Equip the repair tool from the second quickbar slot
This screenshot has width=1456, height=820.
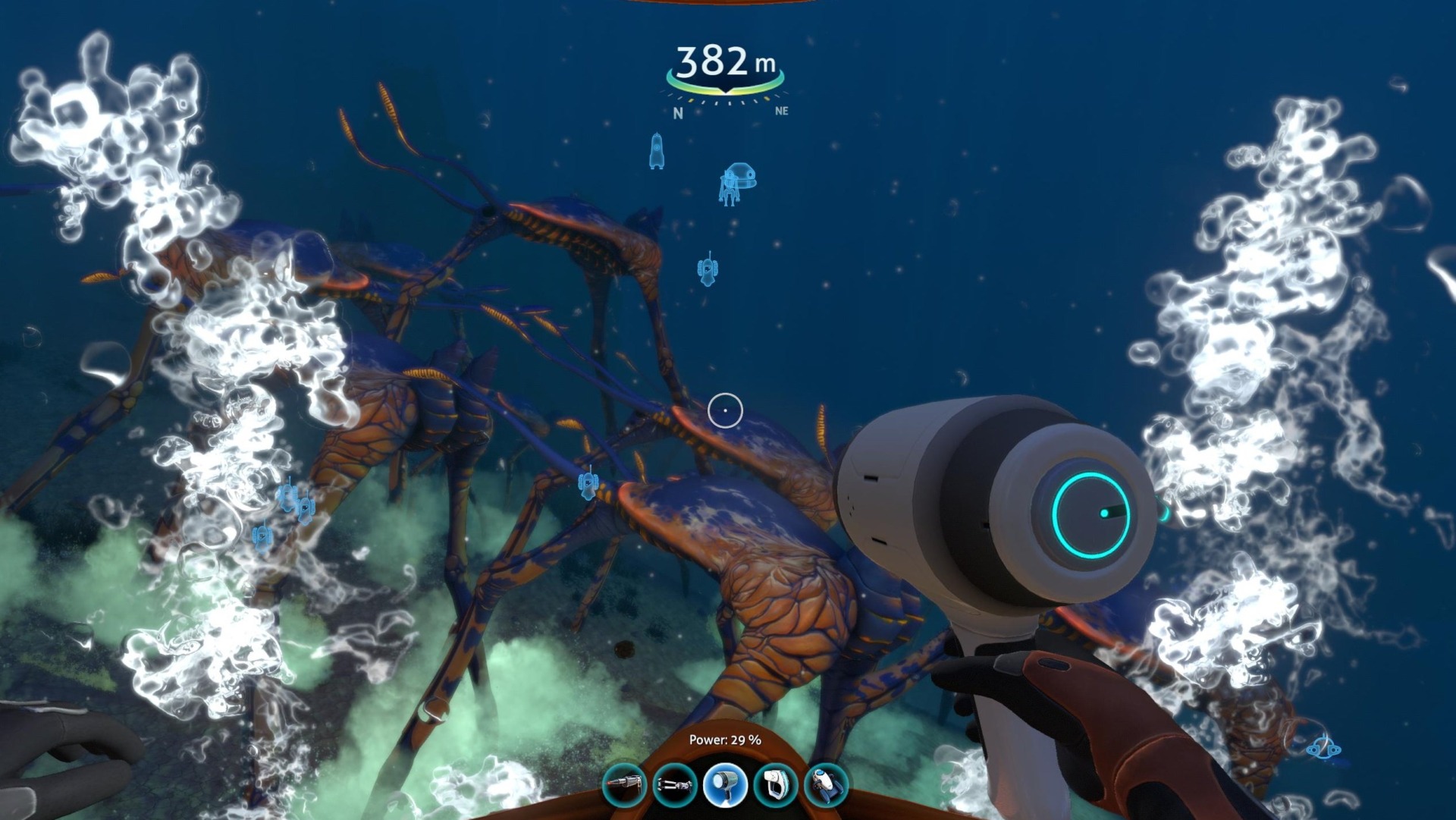coord(675,785)
